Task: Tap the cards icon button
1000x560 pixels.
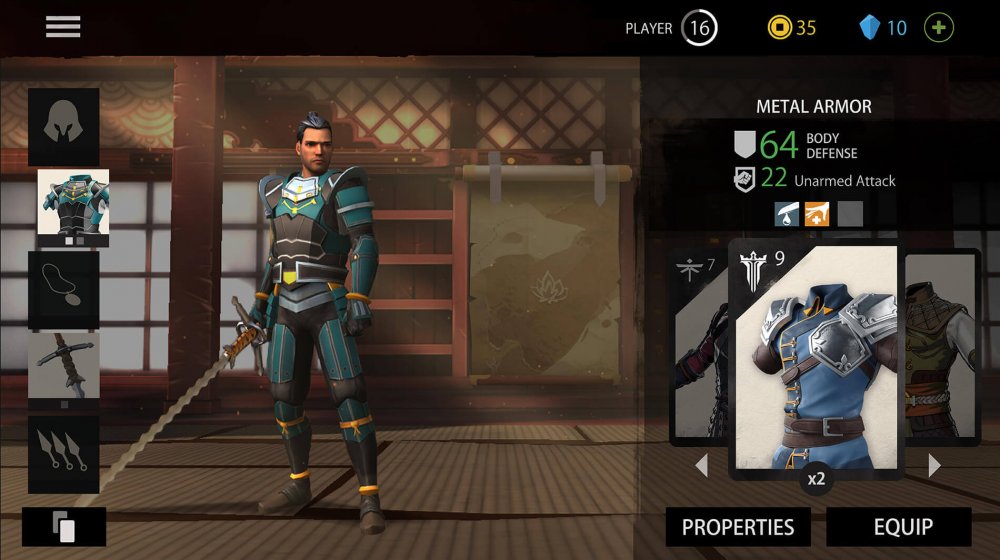Action: point(63,527)
